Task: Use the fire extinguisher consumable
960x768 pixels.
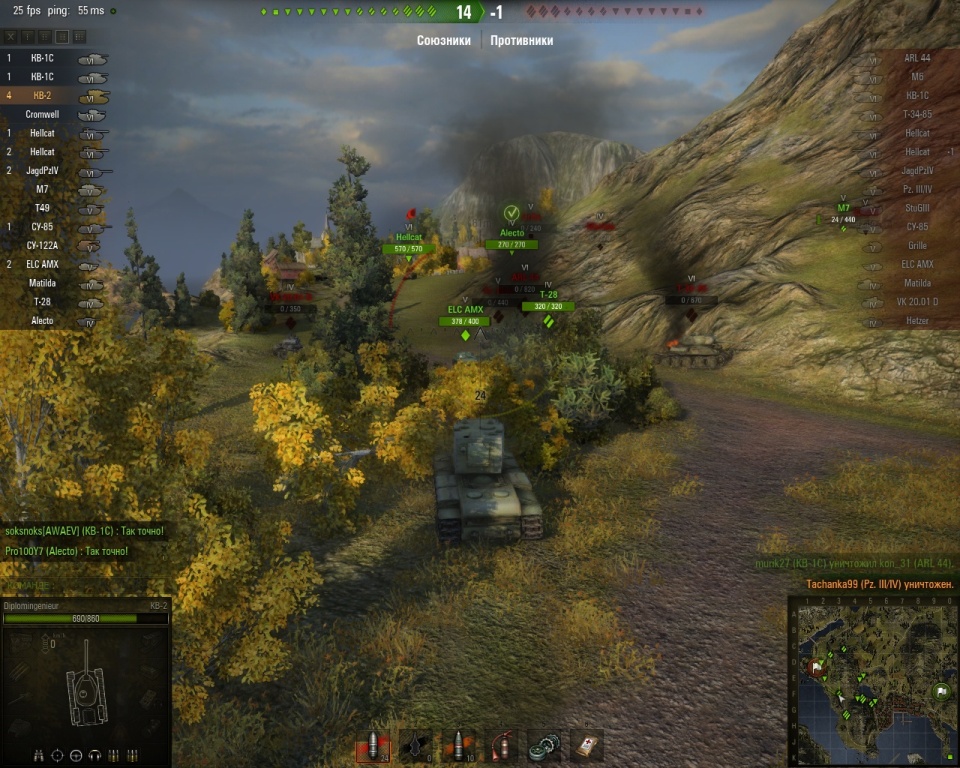Action: [502, 745]
